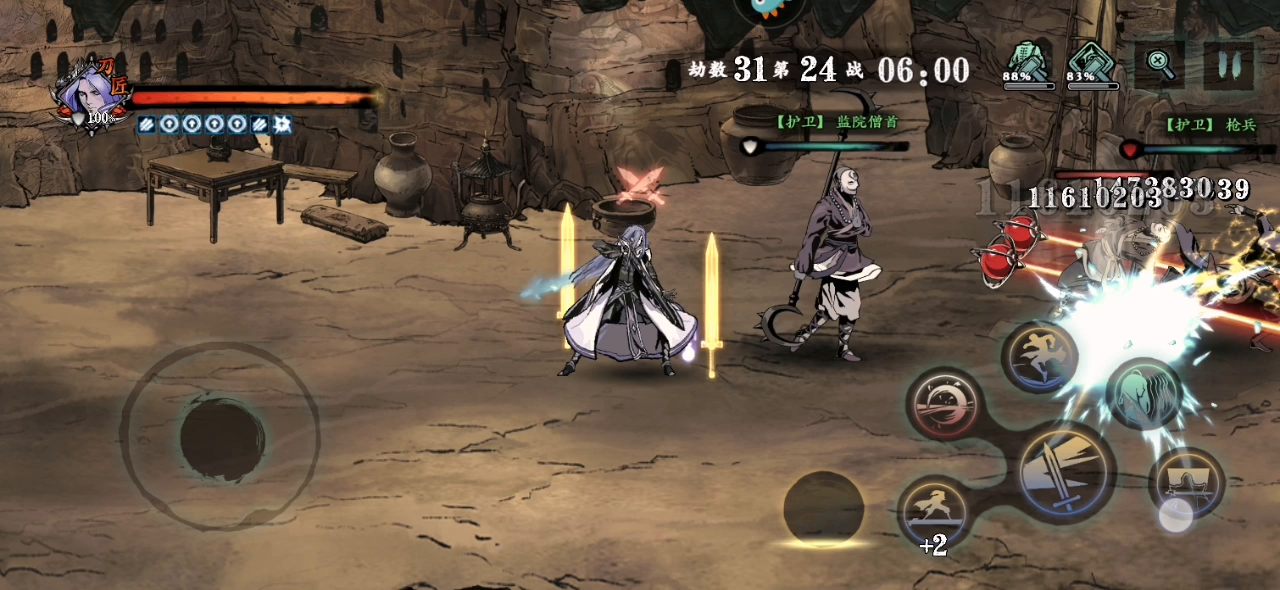Check the armor durability icon at 88%
This screenshot has height=590, width=1280.
pyautogui.click(x=1028, y=62)
